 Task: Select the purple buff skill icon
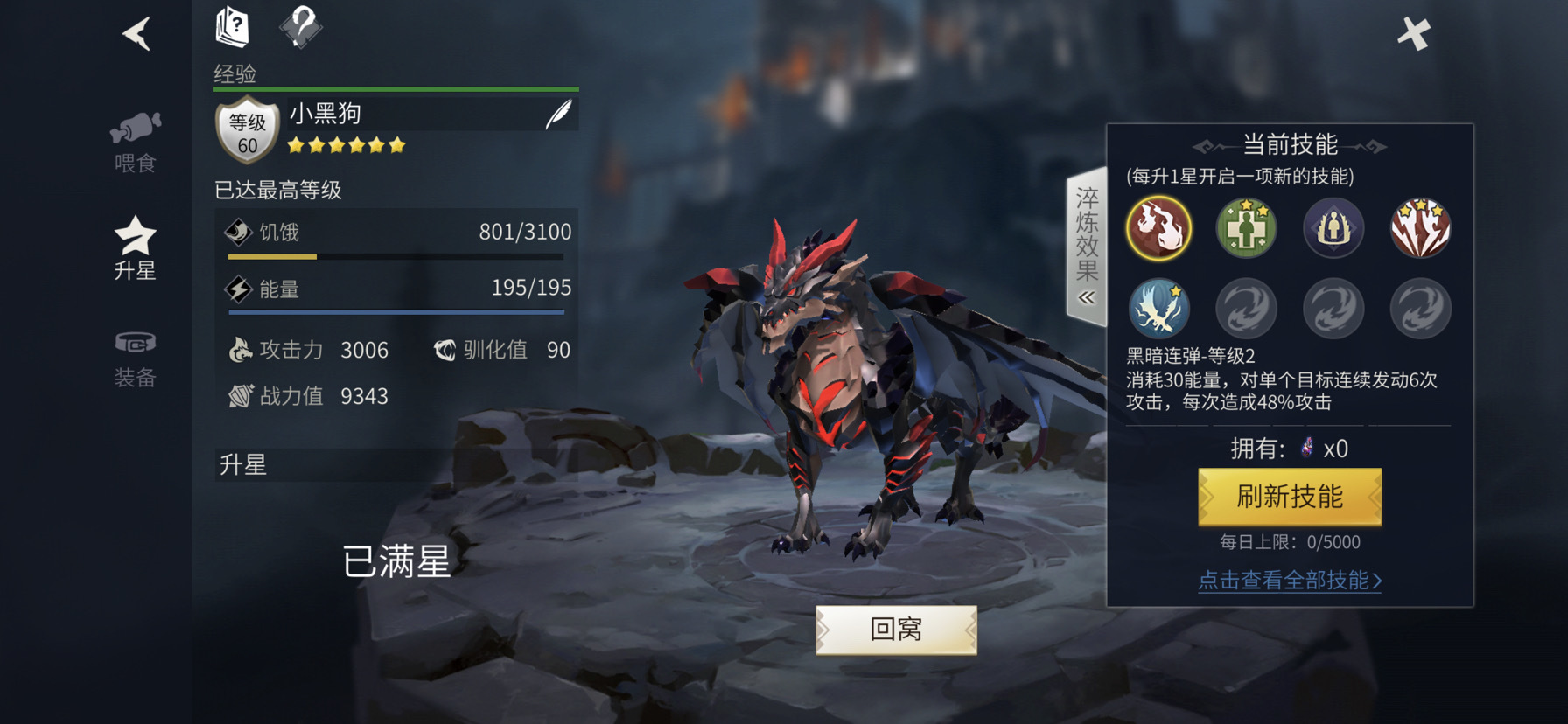click(x=1333, y=228)
